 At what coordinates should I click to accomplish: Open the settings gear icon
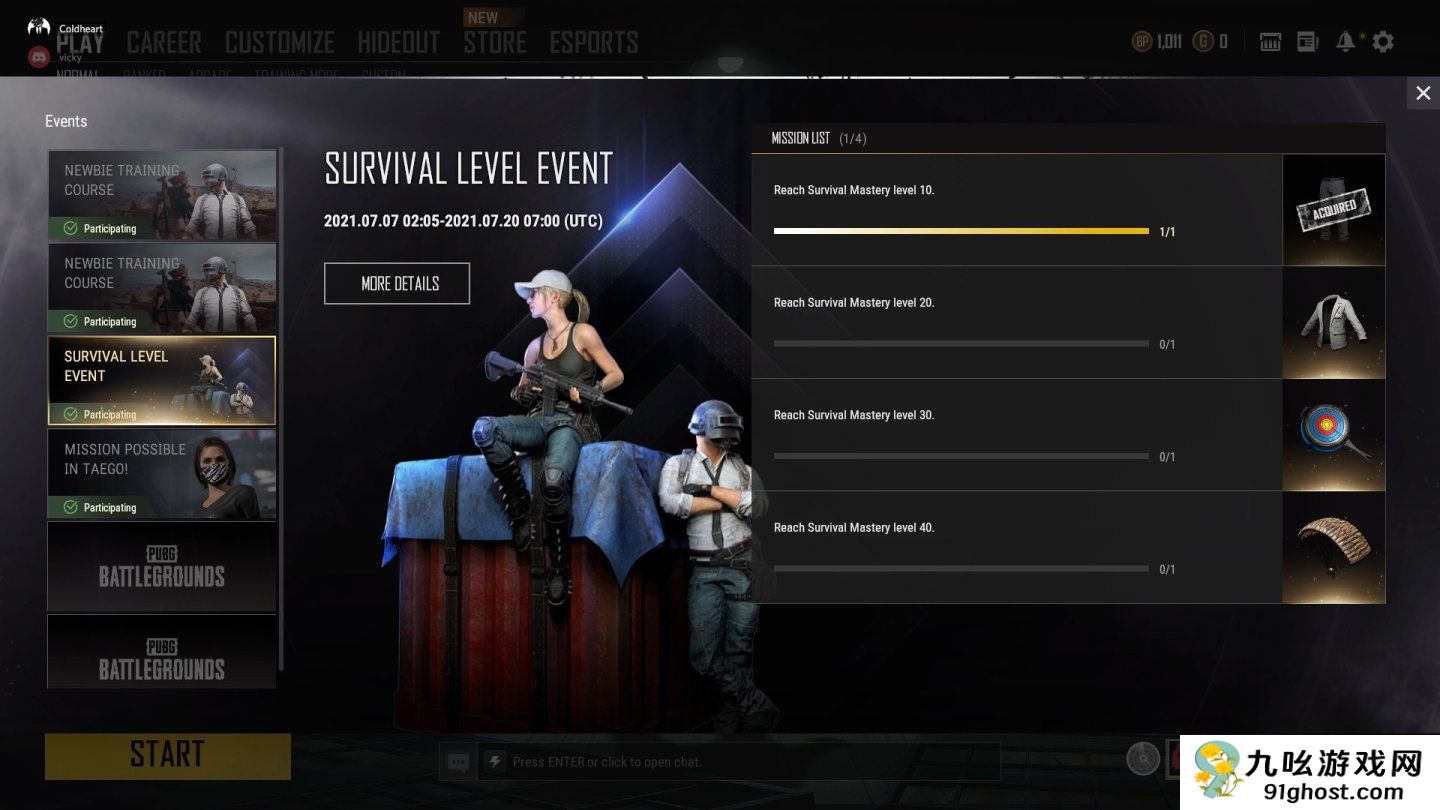[x=1383, y=42]
